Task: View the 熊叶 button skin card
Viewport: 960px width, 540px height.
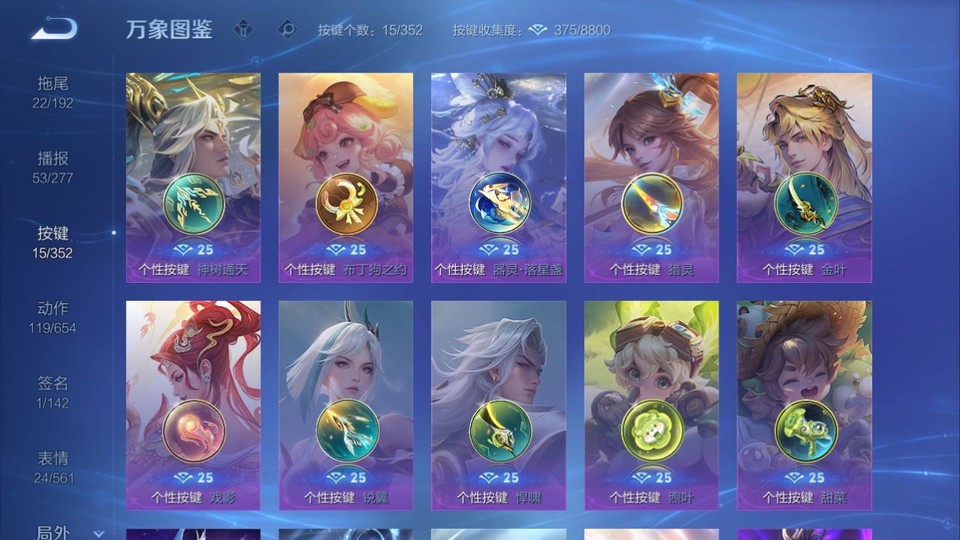Action: point(651,405)
